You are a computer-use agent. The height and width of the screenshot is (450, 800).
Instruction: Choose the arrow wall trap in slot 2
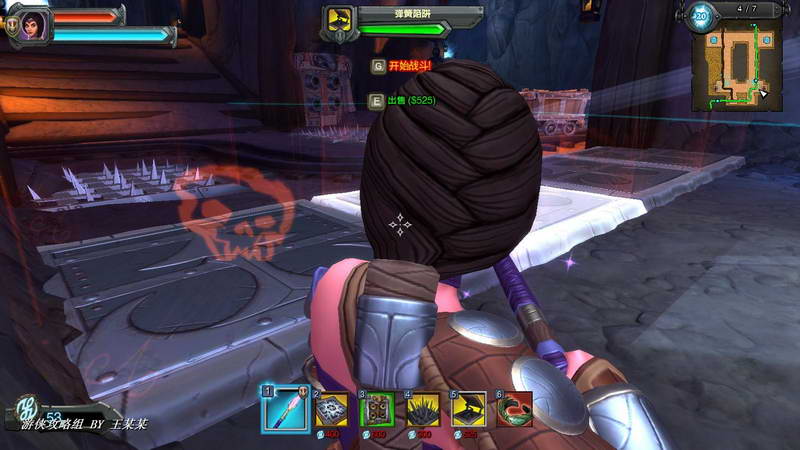(x=331, y=409)
